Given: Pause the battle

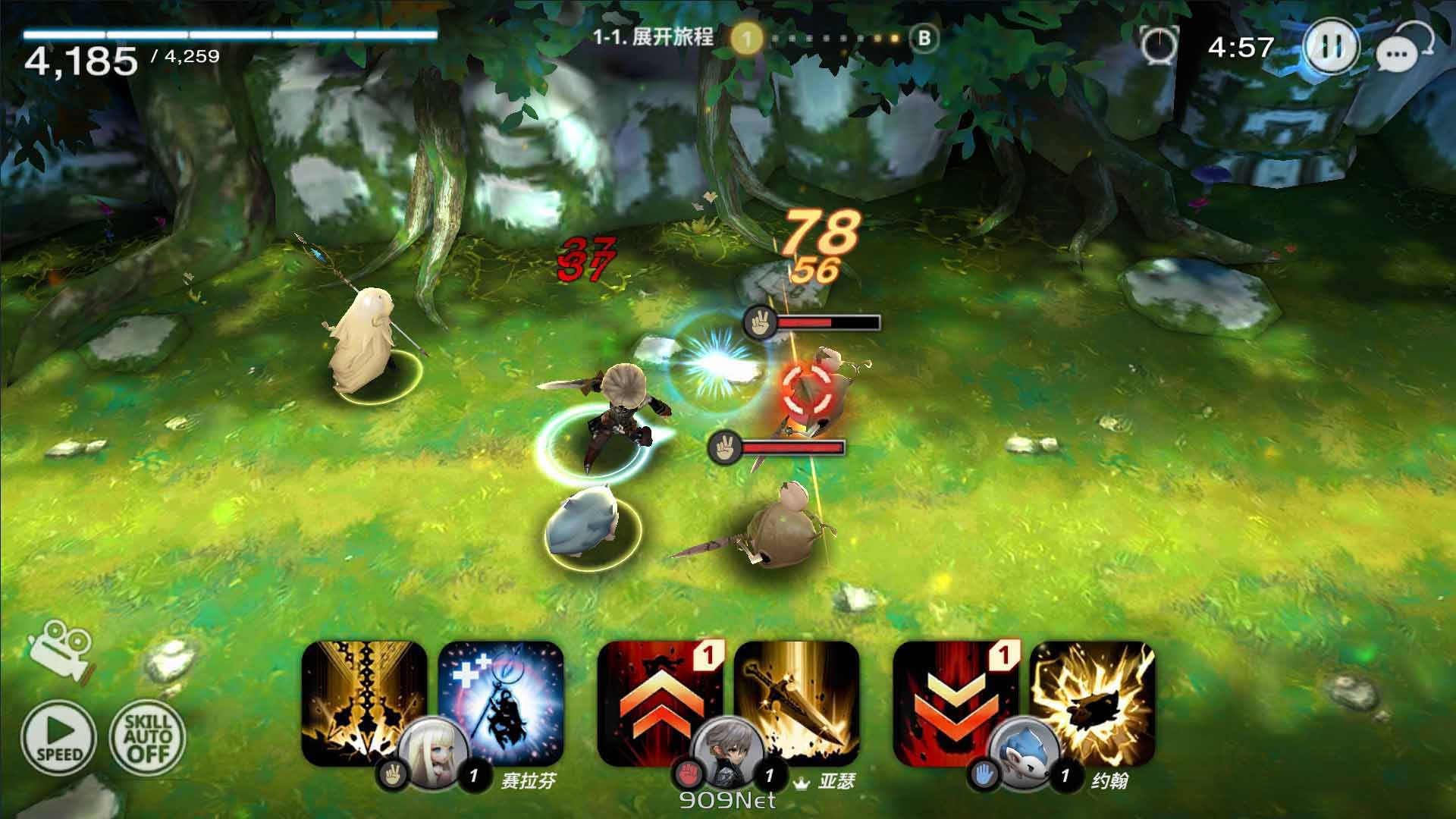Looking at the screenshot, I should tap(1329, 47).
